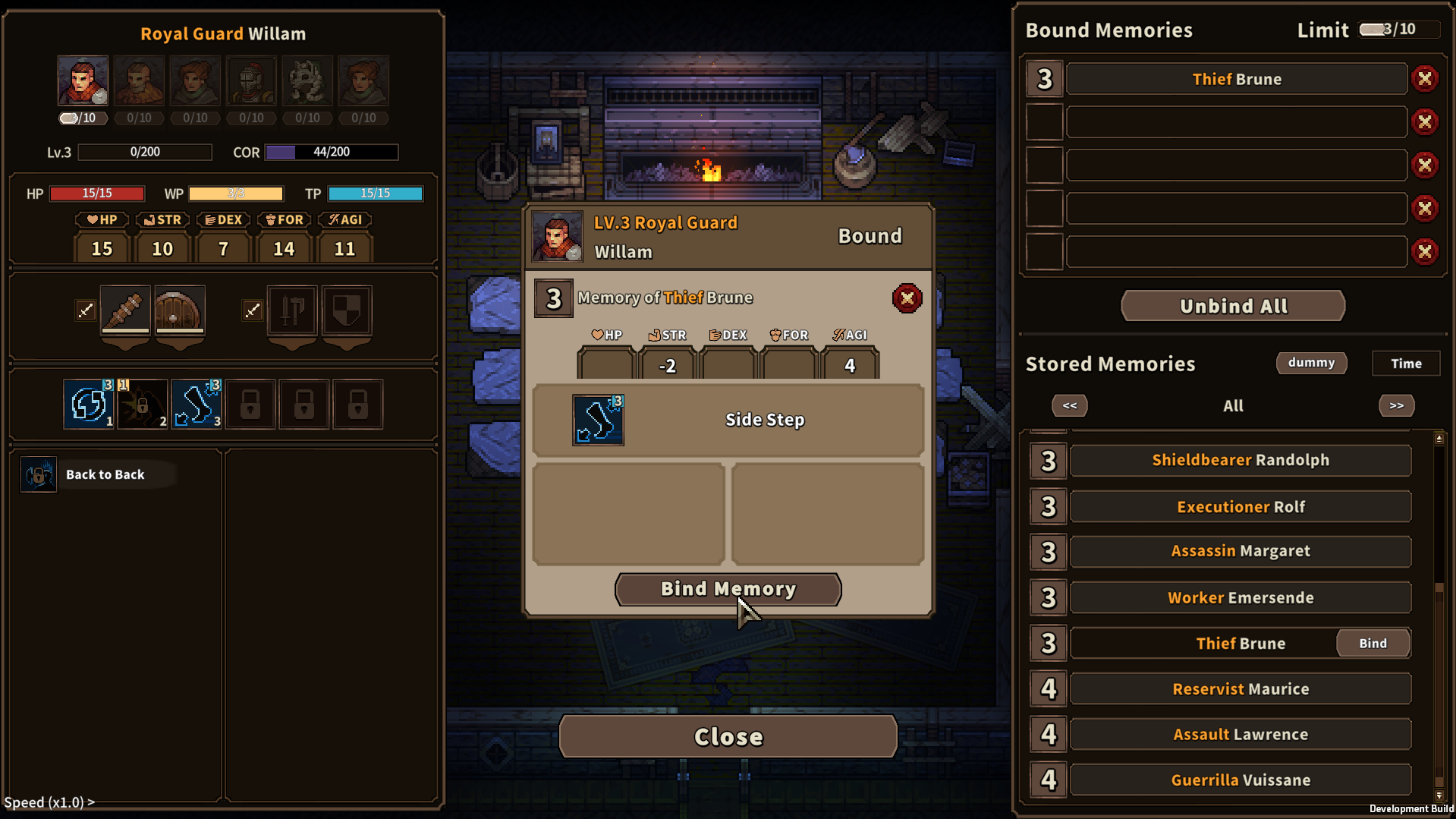This screenshot has width=1456, height=819.
Task: Click Unbind All in Bound Memories
Action: (1232, 306)
